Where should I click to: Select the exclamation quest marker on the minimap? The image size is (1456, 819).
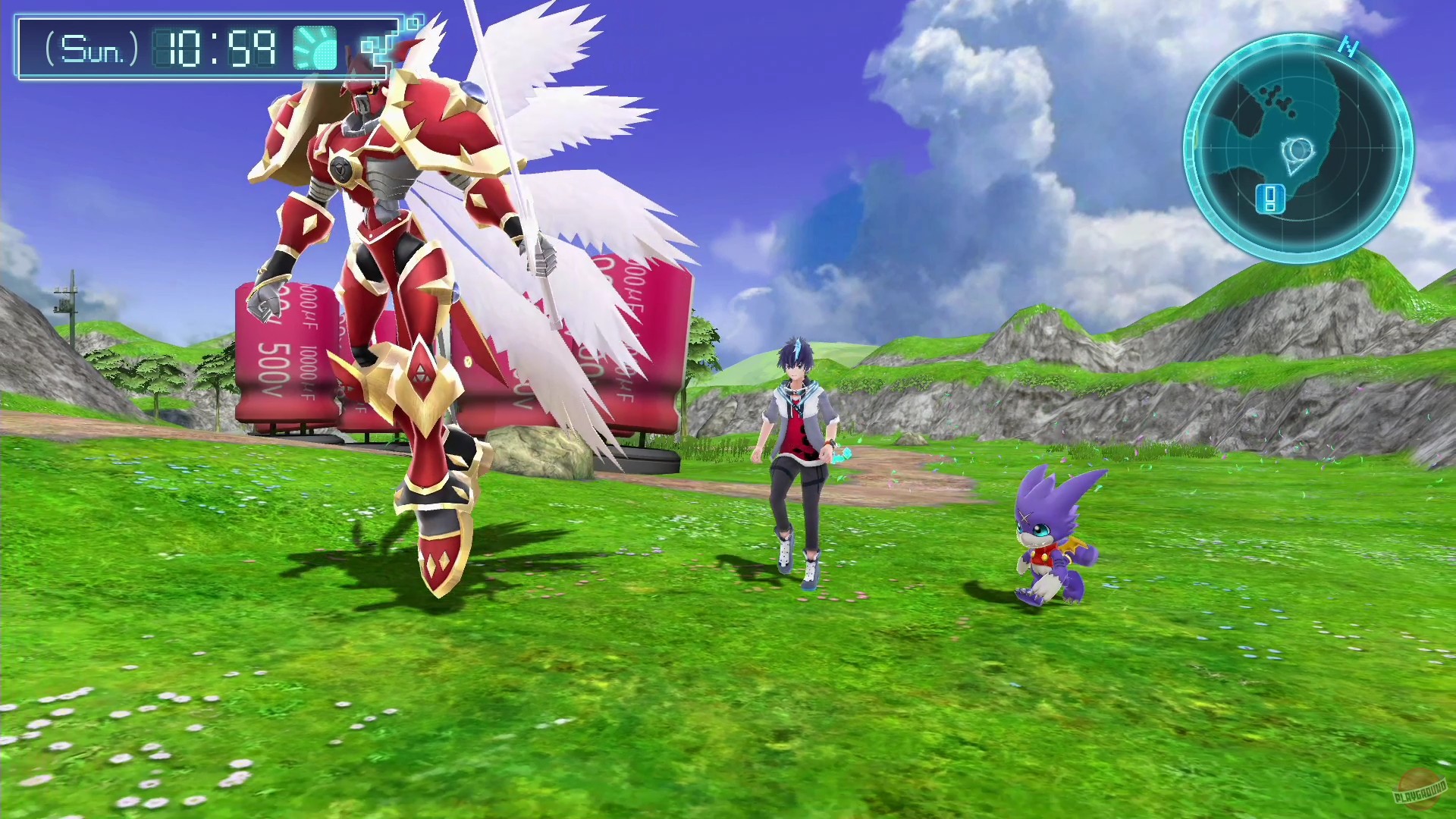pos(1270,199)
